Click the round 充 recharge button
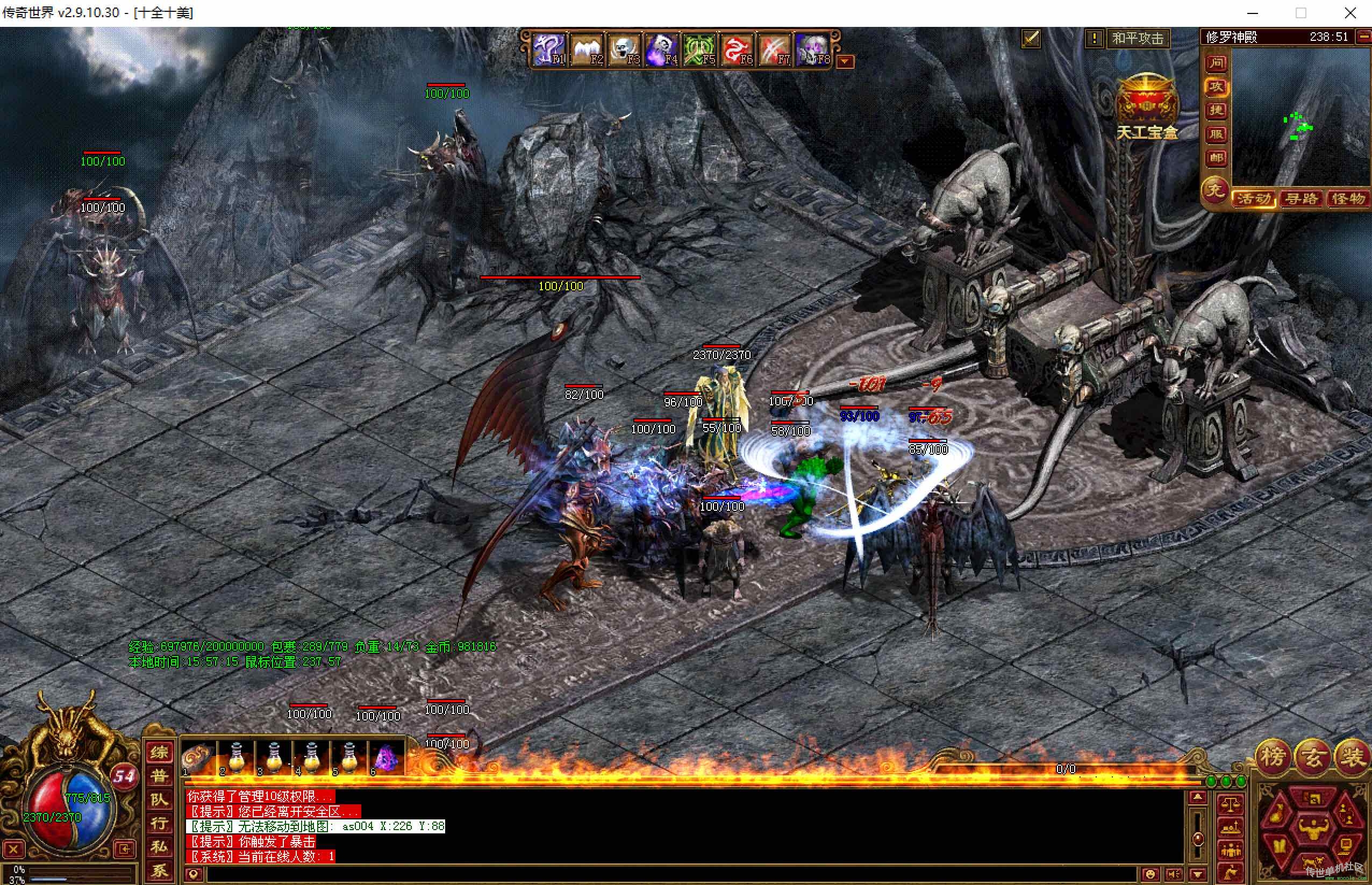 (1214, 191)
